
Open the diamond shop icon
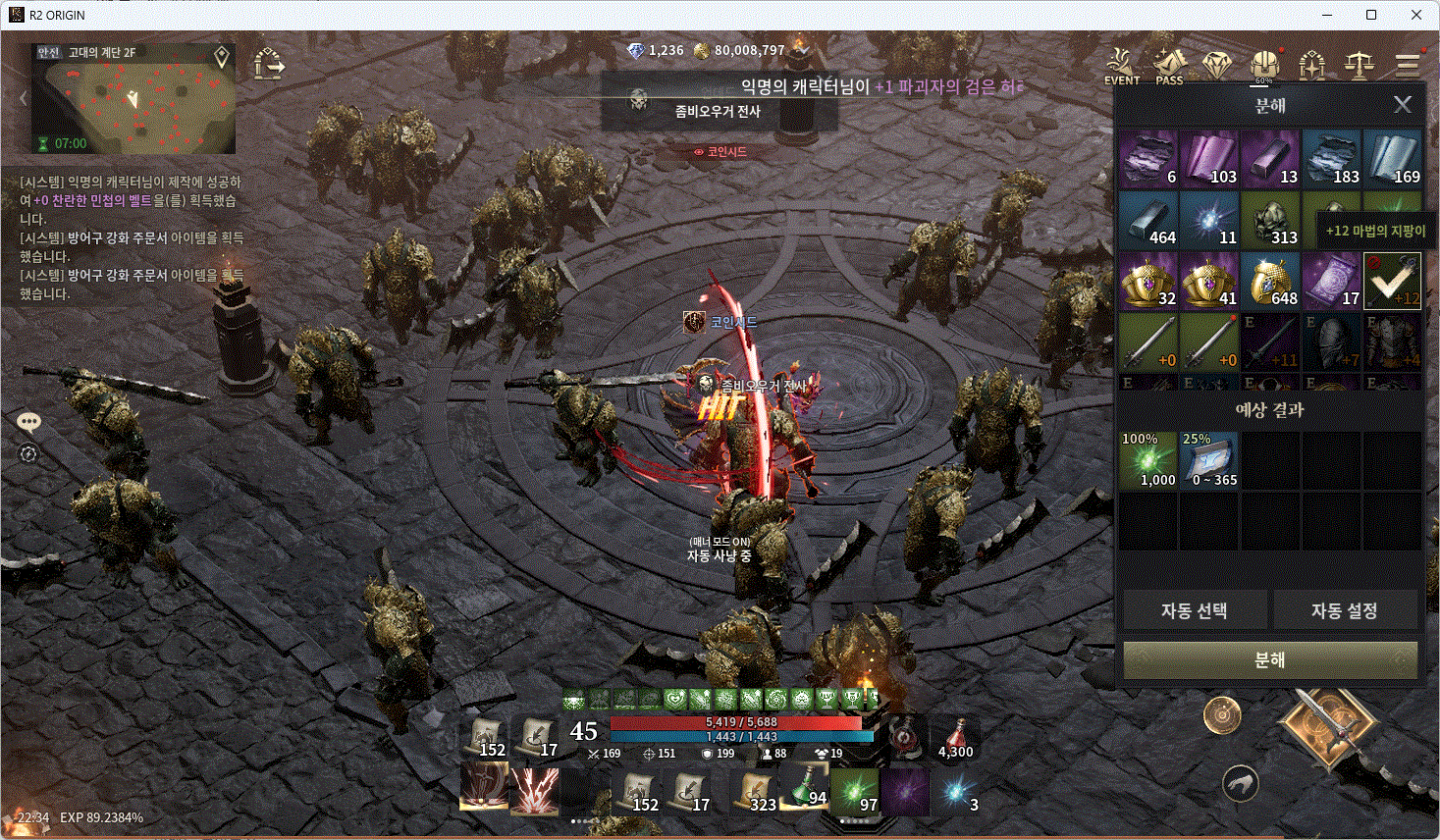(x=1217, y=66)
